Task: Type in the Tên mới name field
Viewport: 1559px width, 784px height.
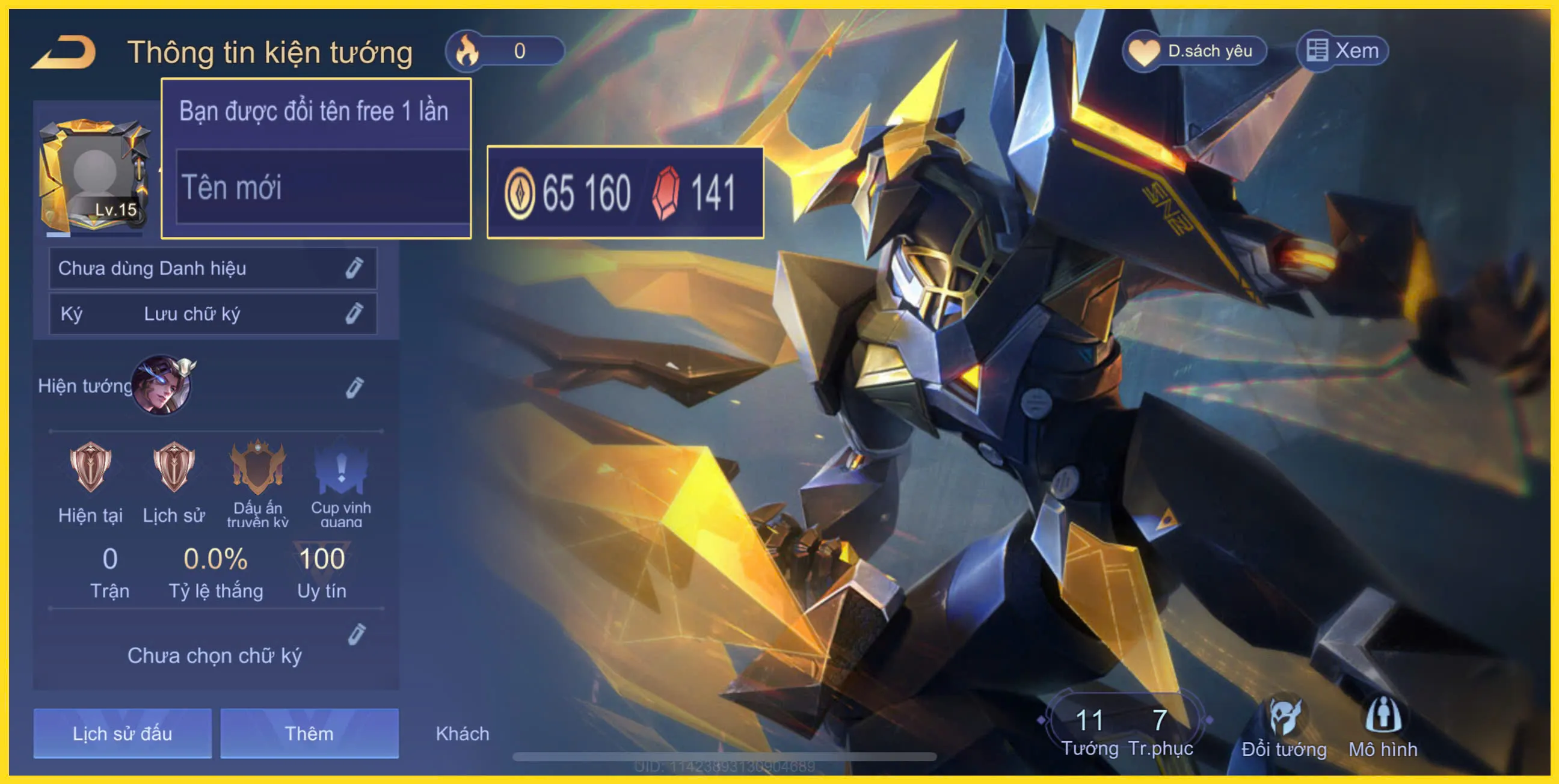Action: point(322,188)
